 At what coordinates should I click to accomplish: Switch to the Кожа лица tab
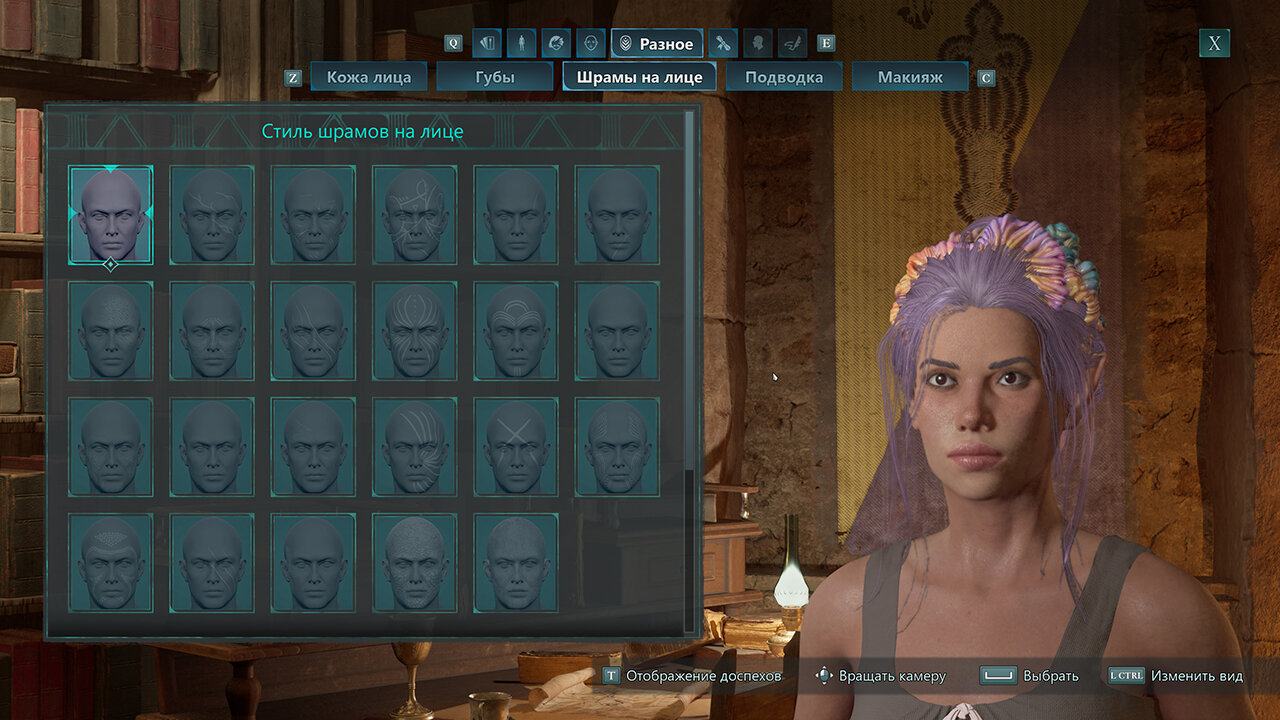click(368, 77)
